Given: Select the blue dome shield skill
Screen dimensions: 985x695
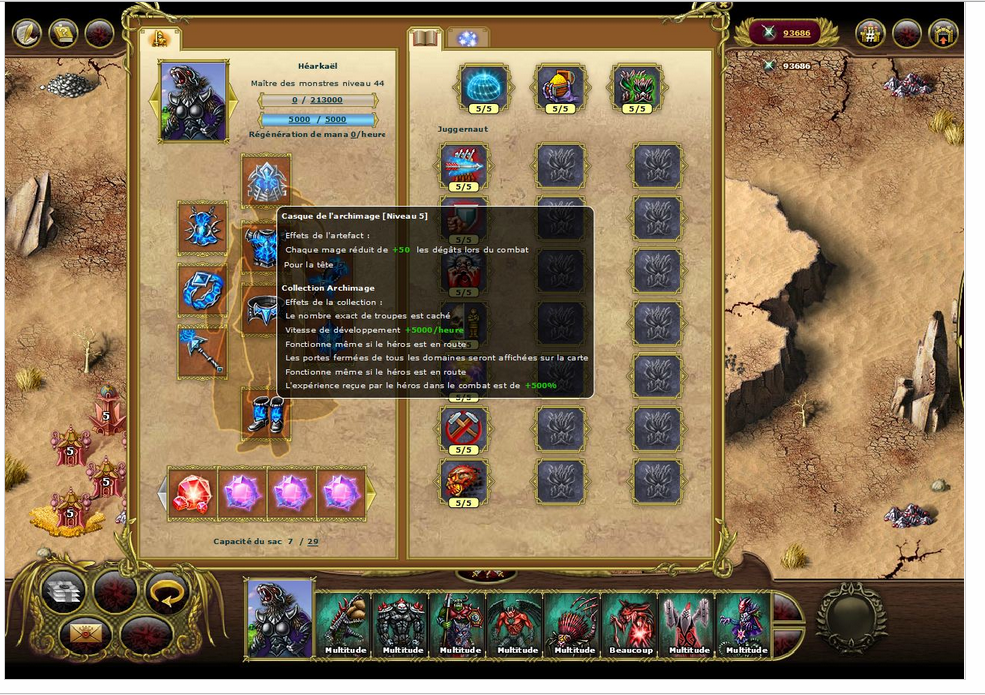Looking at the screenshot, I should [x=484, y=88].
